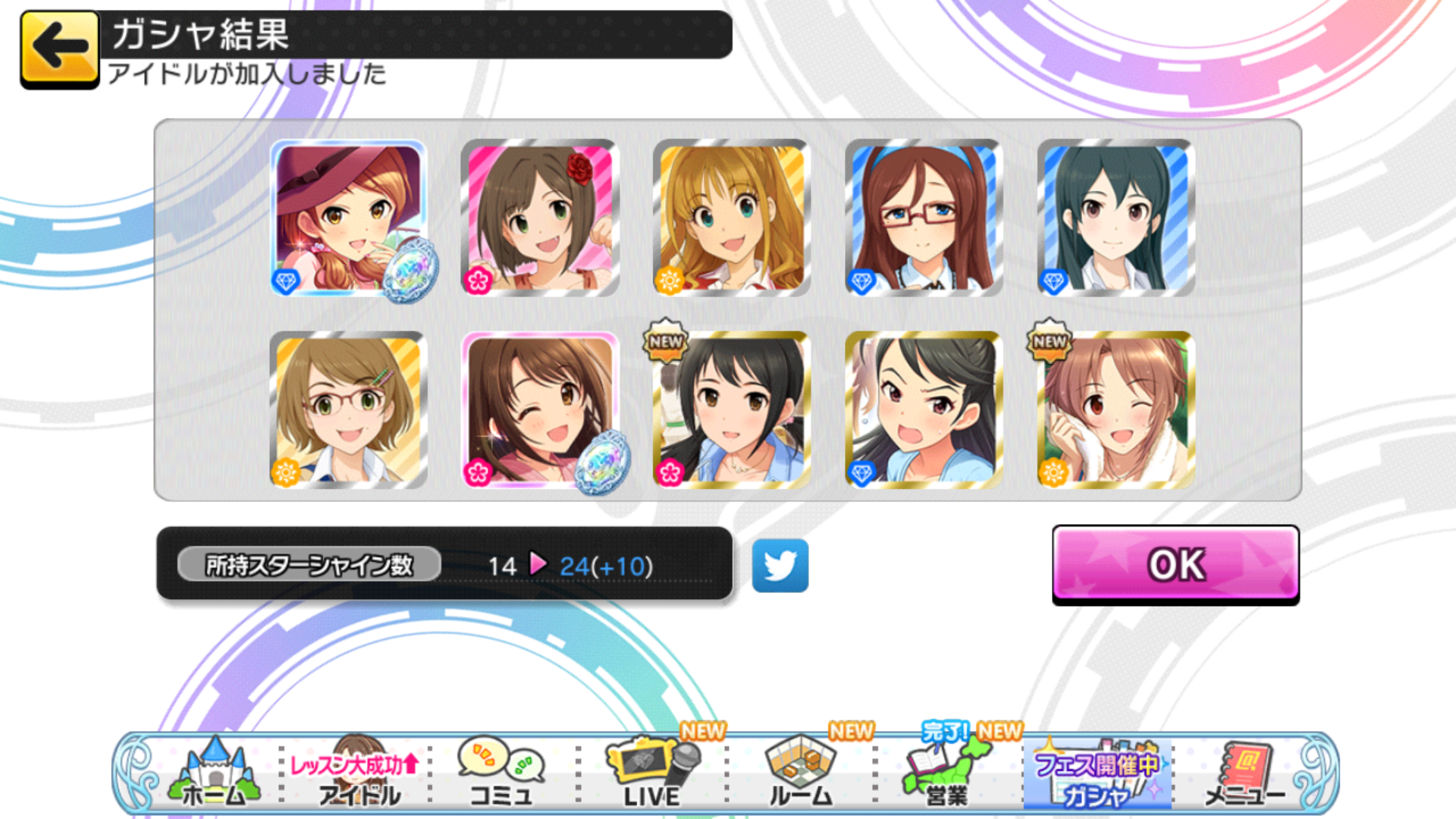View the idol with red rose hairpiece
Viewport: 1456px width, 819px height.
540,218
